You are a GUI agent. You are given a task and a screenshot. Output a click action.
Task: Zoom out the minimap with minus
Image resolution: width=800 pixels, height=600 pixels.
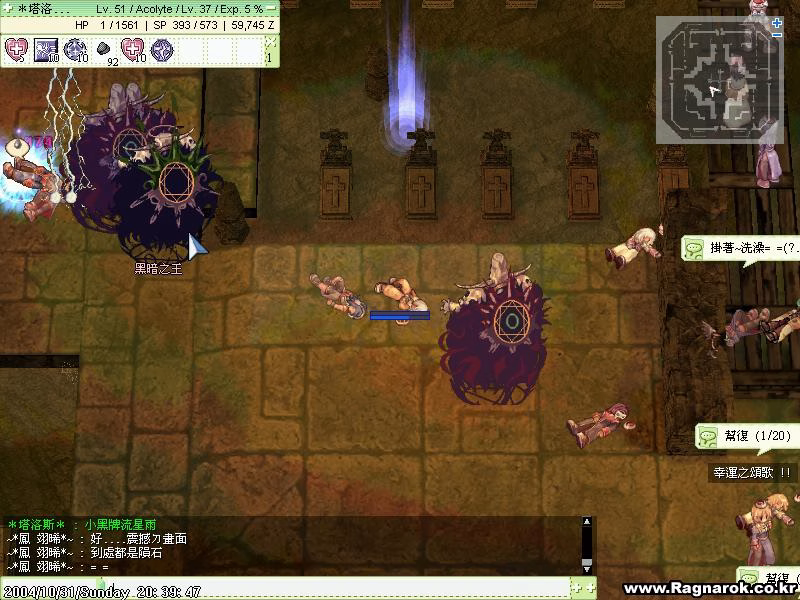[x=777, y=35]
